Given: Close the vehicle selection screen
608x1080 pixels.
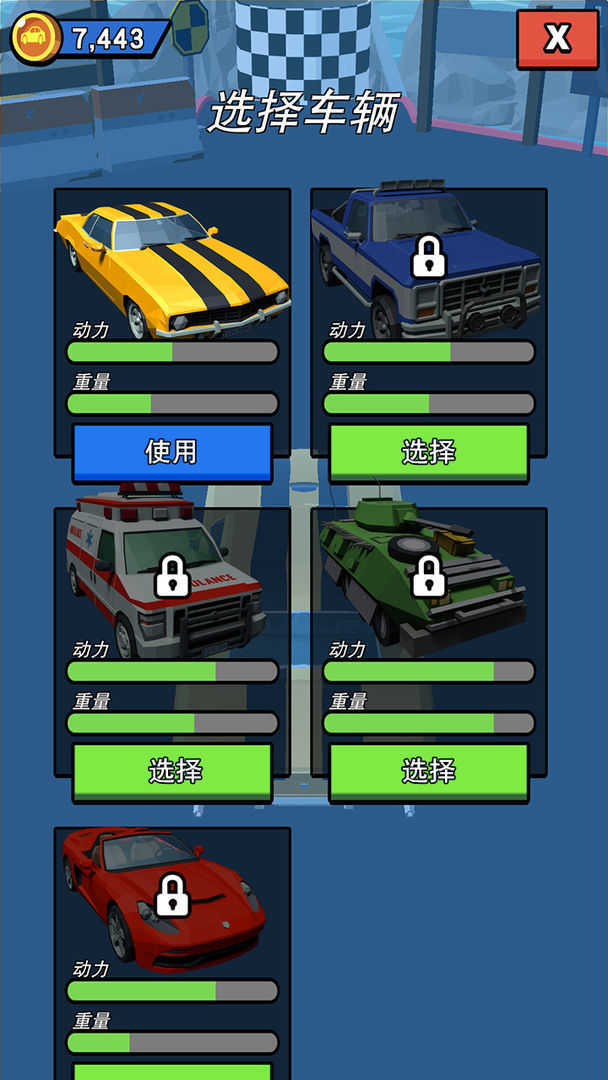Looking at the screenshot, I should click(557, 39).
